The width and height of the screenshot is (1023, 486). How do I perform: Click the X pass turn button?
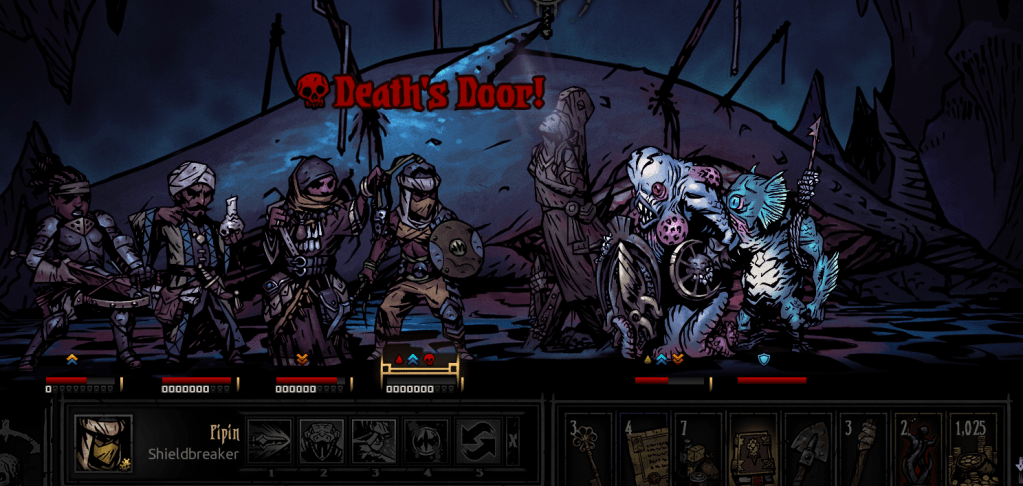(x=512, y=440)
